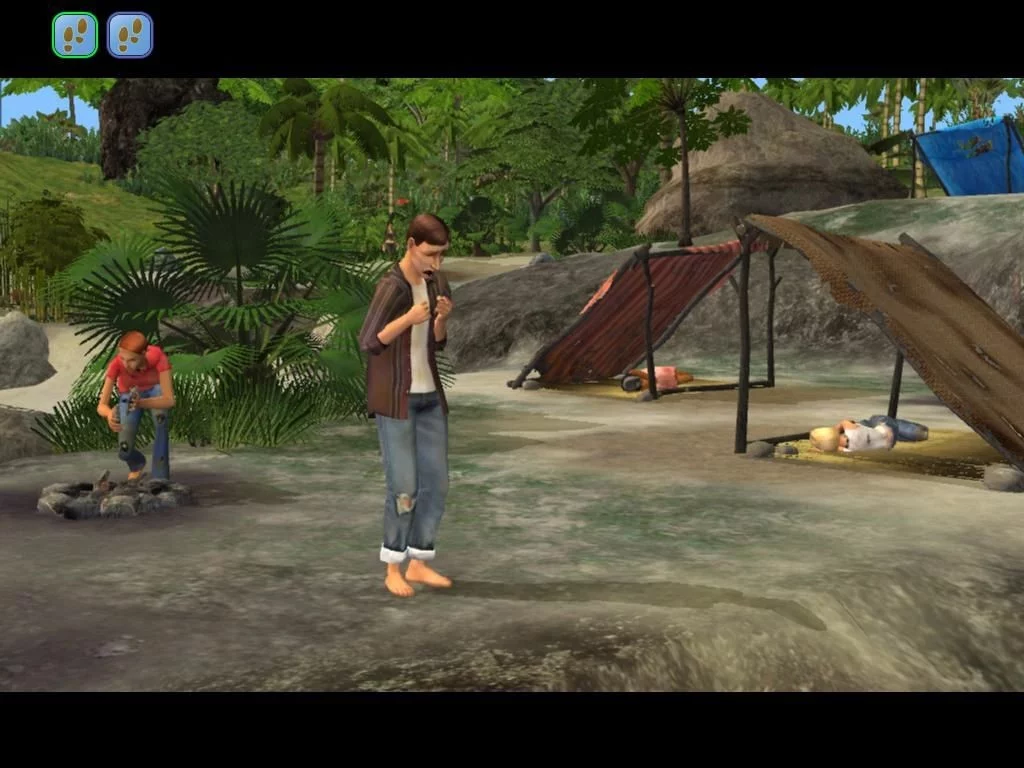This screenshot has width=1024, height=768.
Task: Click the blue-outlined footprints queue icon
Action: pyautogui.click(x=130, y=35)
